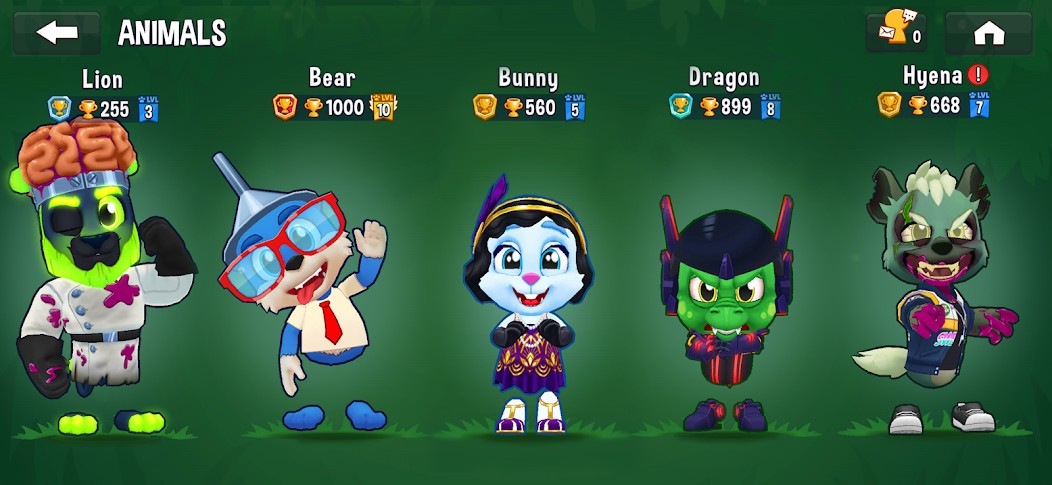Go back using the arrow button
This screenshot has width=1052, height=485.
pyautogui.click(x=56, y=33)
